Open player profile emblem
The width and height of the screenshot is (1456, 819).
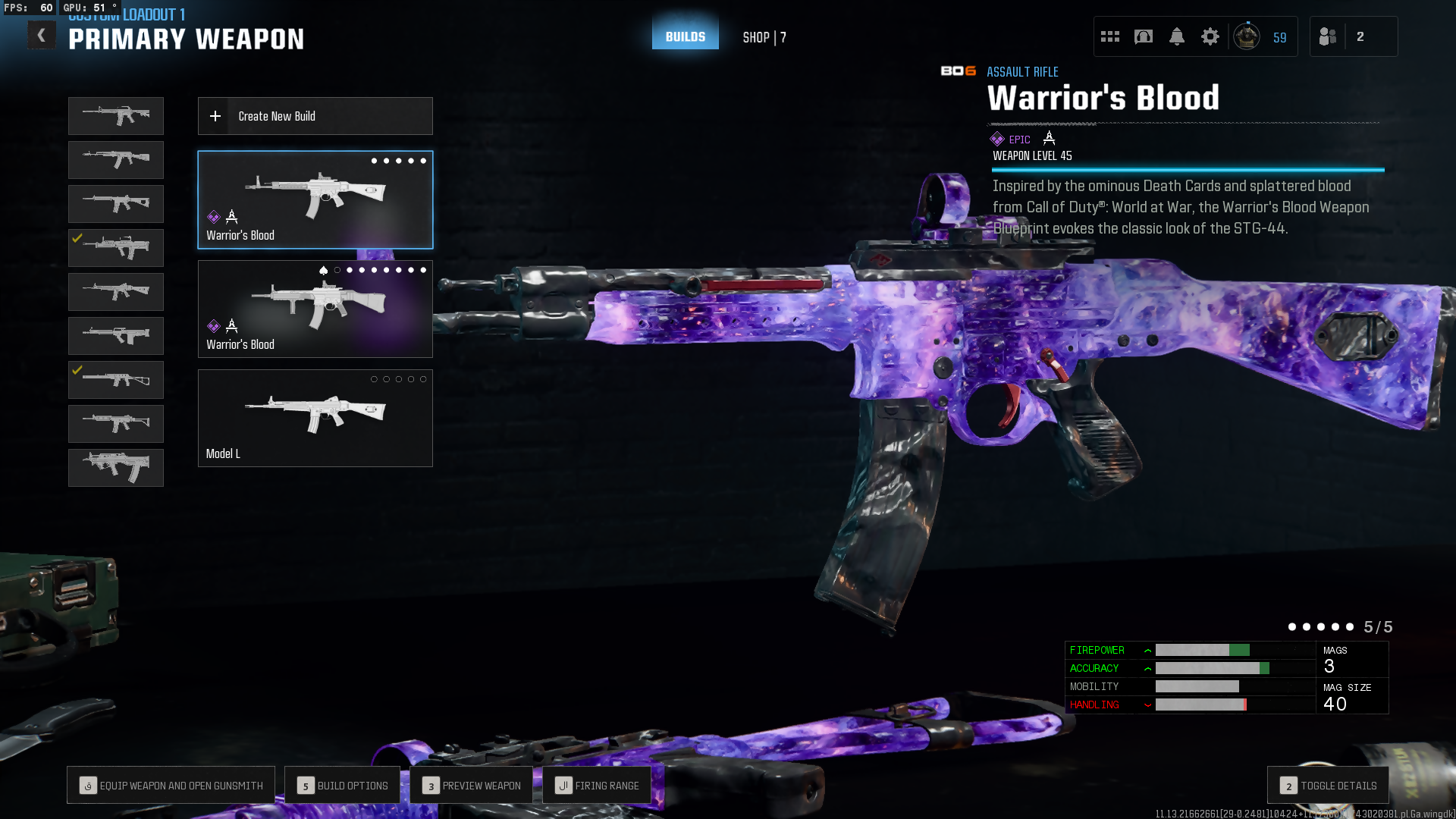click(1247, 36)
